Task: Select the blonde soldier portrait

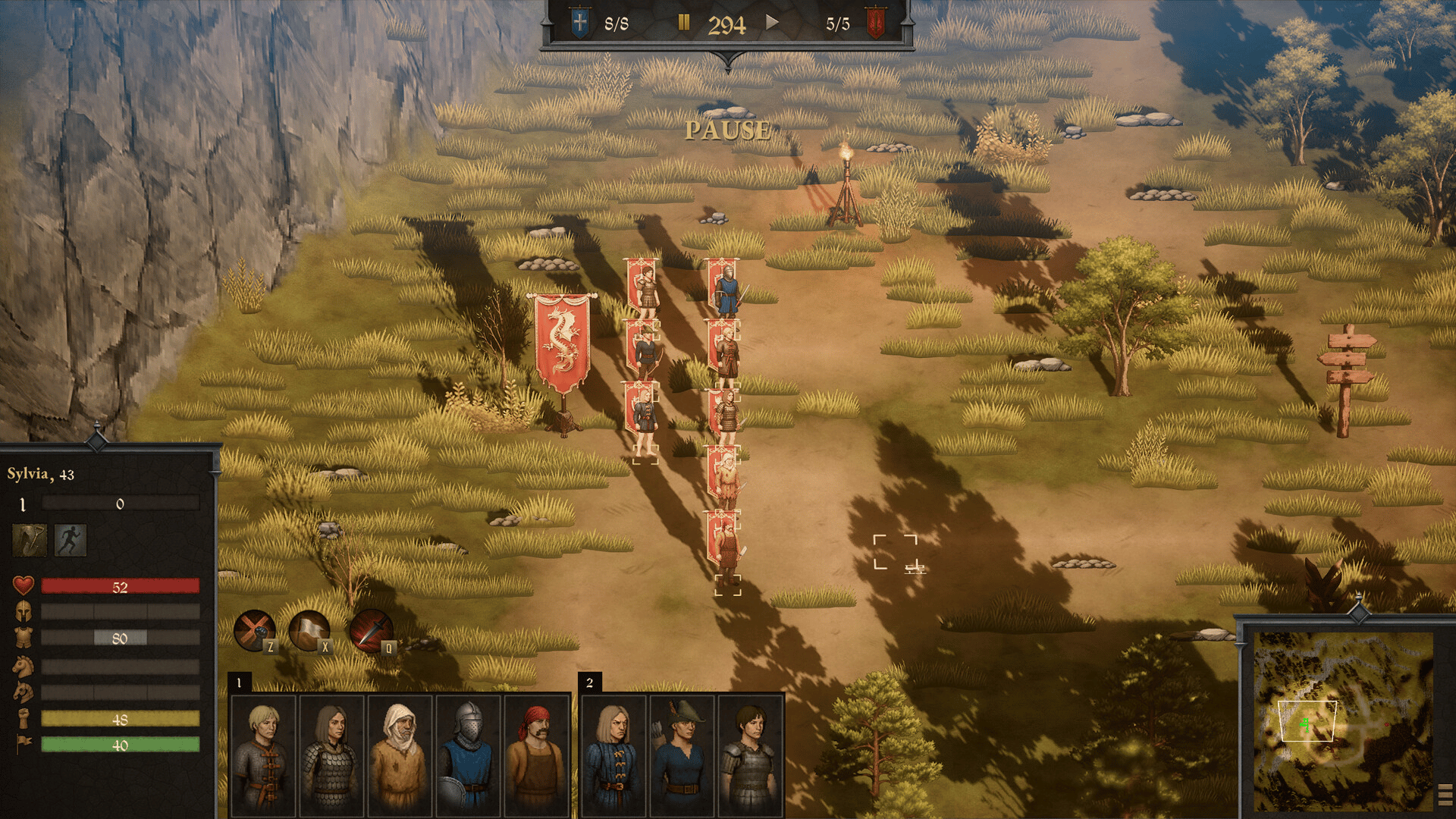Action: pyautogui.click(x=263, y=755)
